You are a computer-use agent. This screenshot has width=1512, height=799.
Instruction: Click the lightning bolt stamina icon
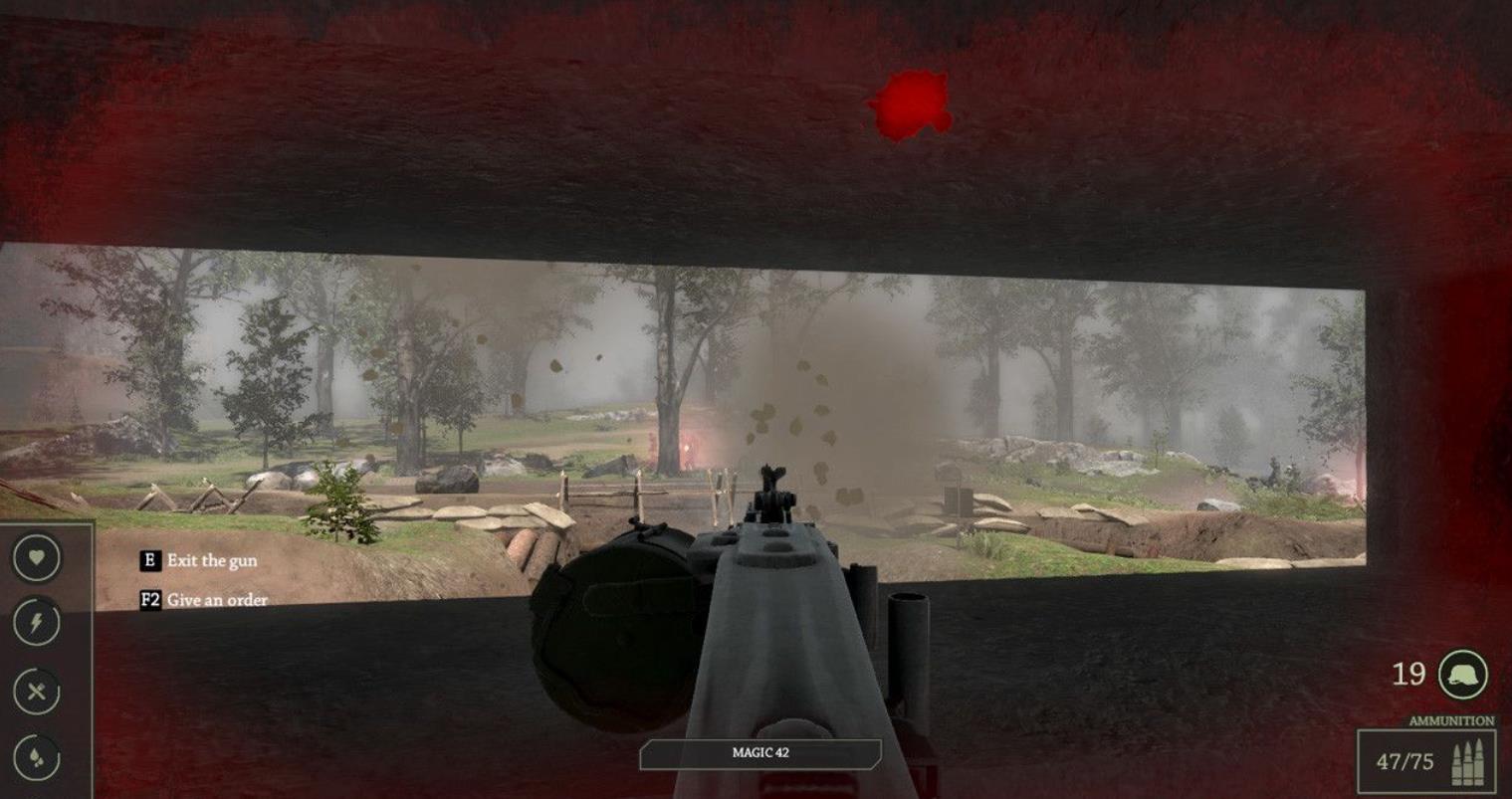35,621
